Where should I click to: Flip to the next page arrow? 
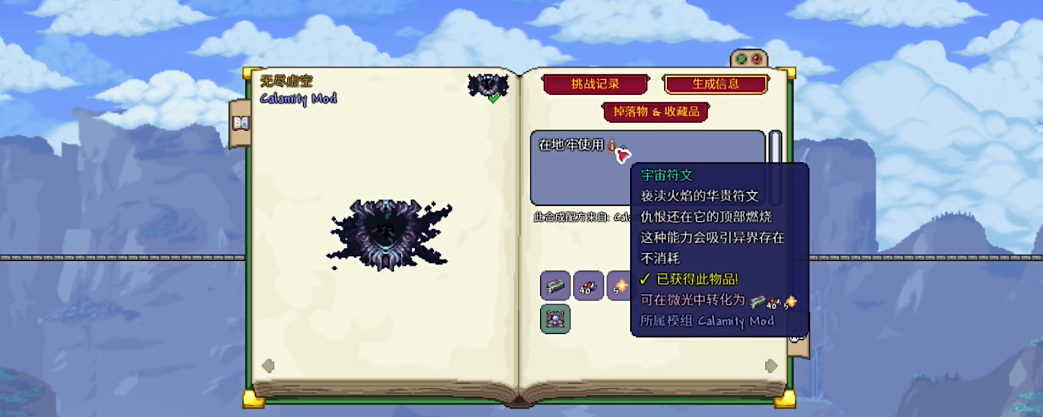click(773, 366)
